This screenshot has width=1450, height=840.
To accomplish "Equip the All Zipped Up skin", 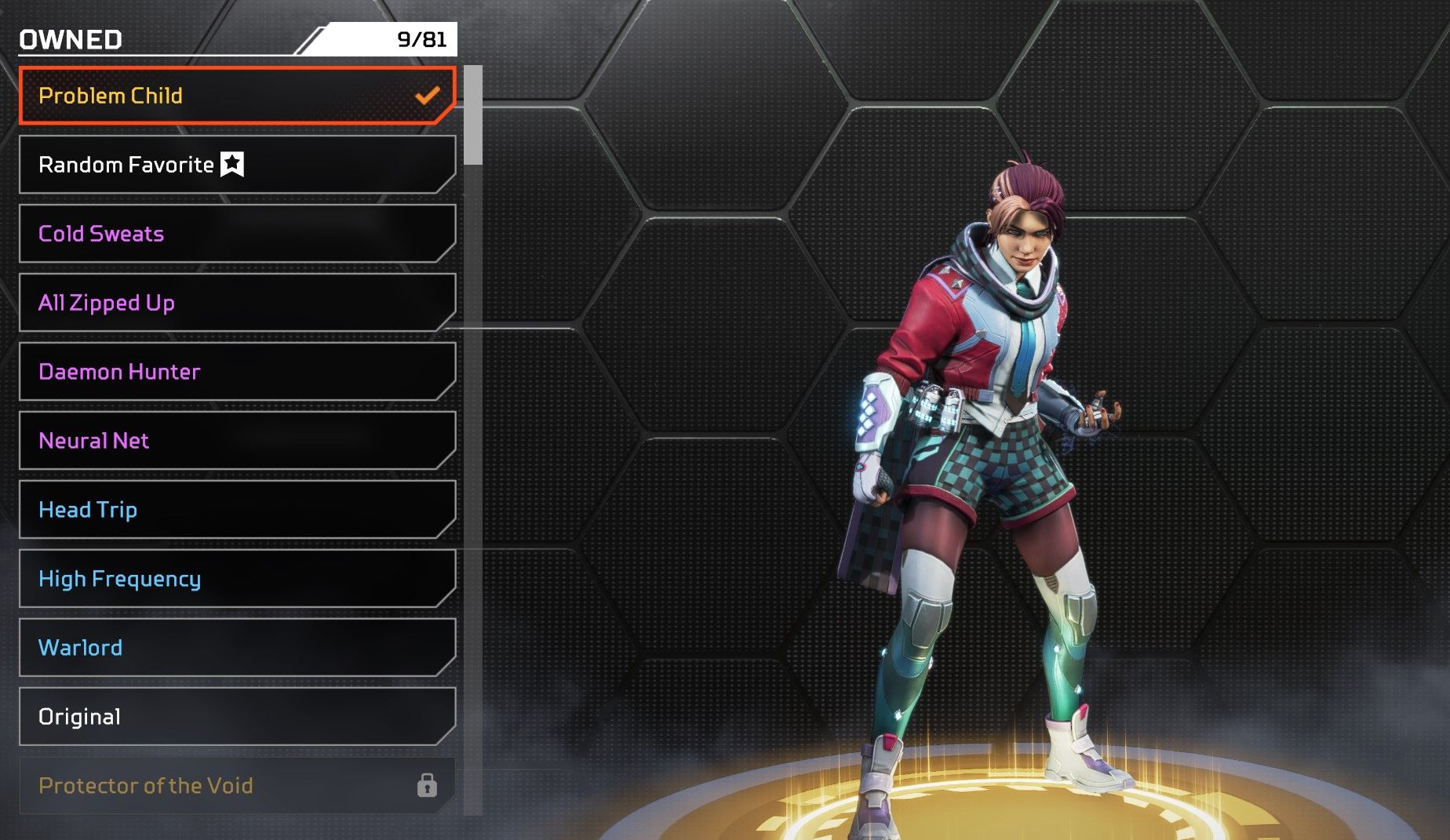I will point(235,303).
